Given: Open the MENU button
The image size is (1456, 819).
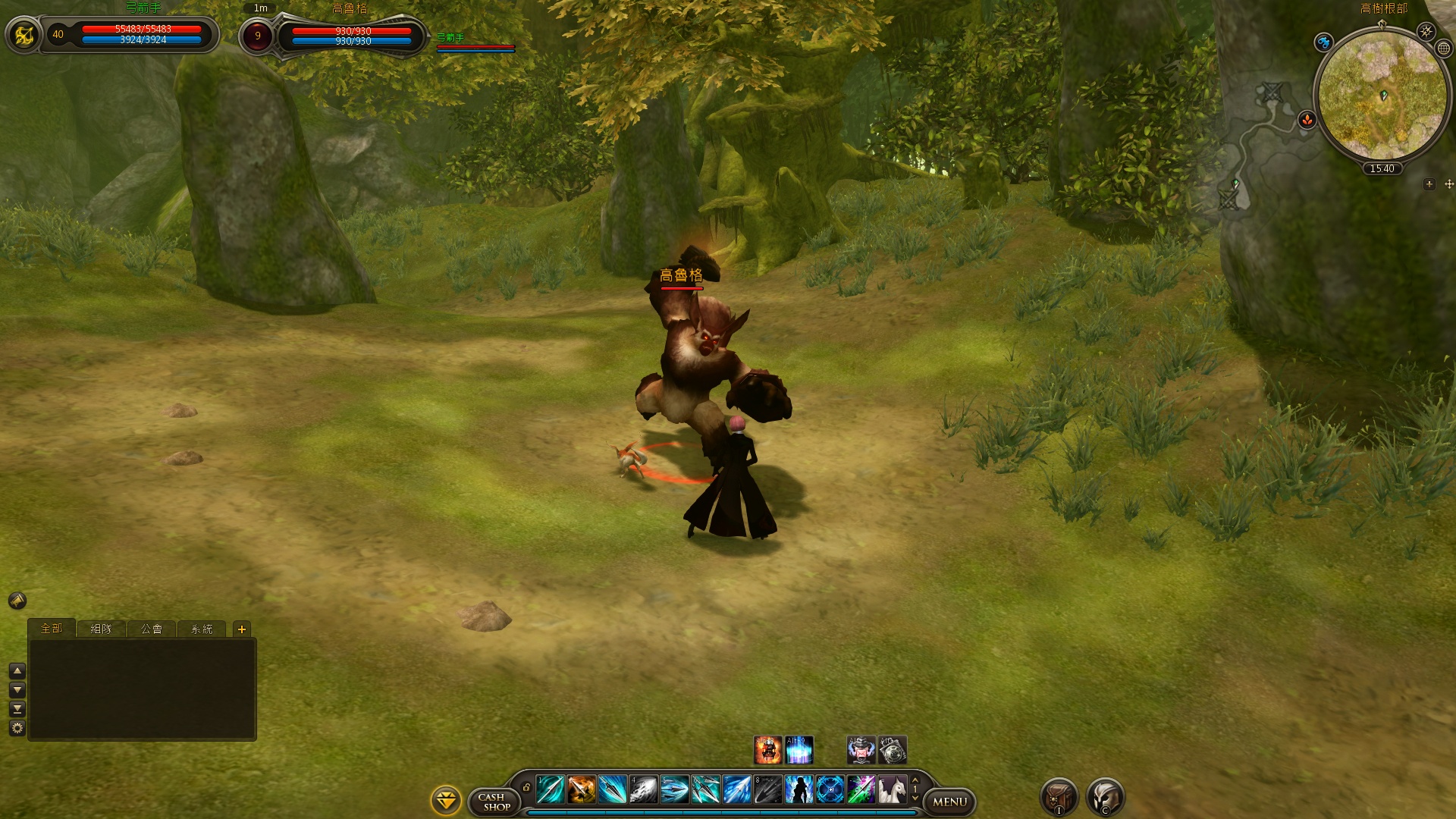Looking at the screenshot, I should coord(949,802).
